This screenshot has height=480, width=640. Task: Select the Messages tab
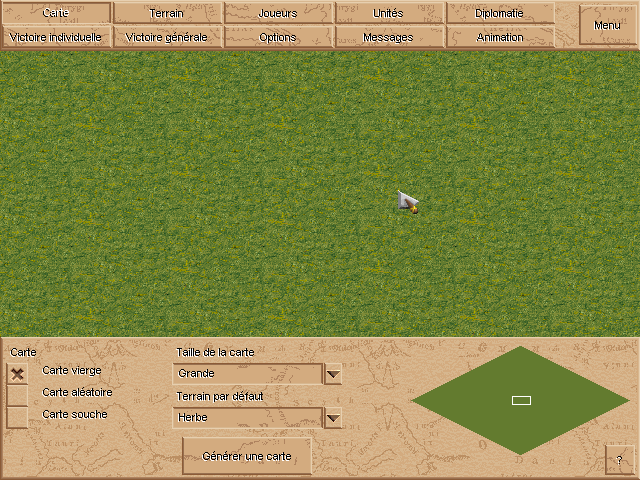[388, 37]
